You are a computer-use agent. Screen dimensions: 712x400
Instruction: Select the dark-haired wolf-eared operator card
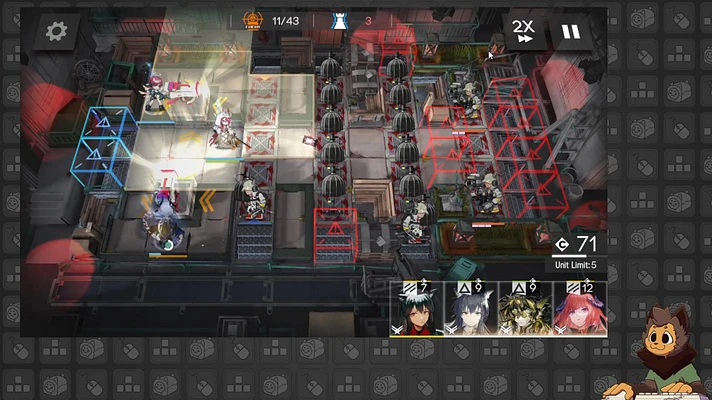coord(469,310)
